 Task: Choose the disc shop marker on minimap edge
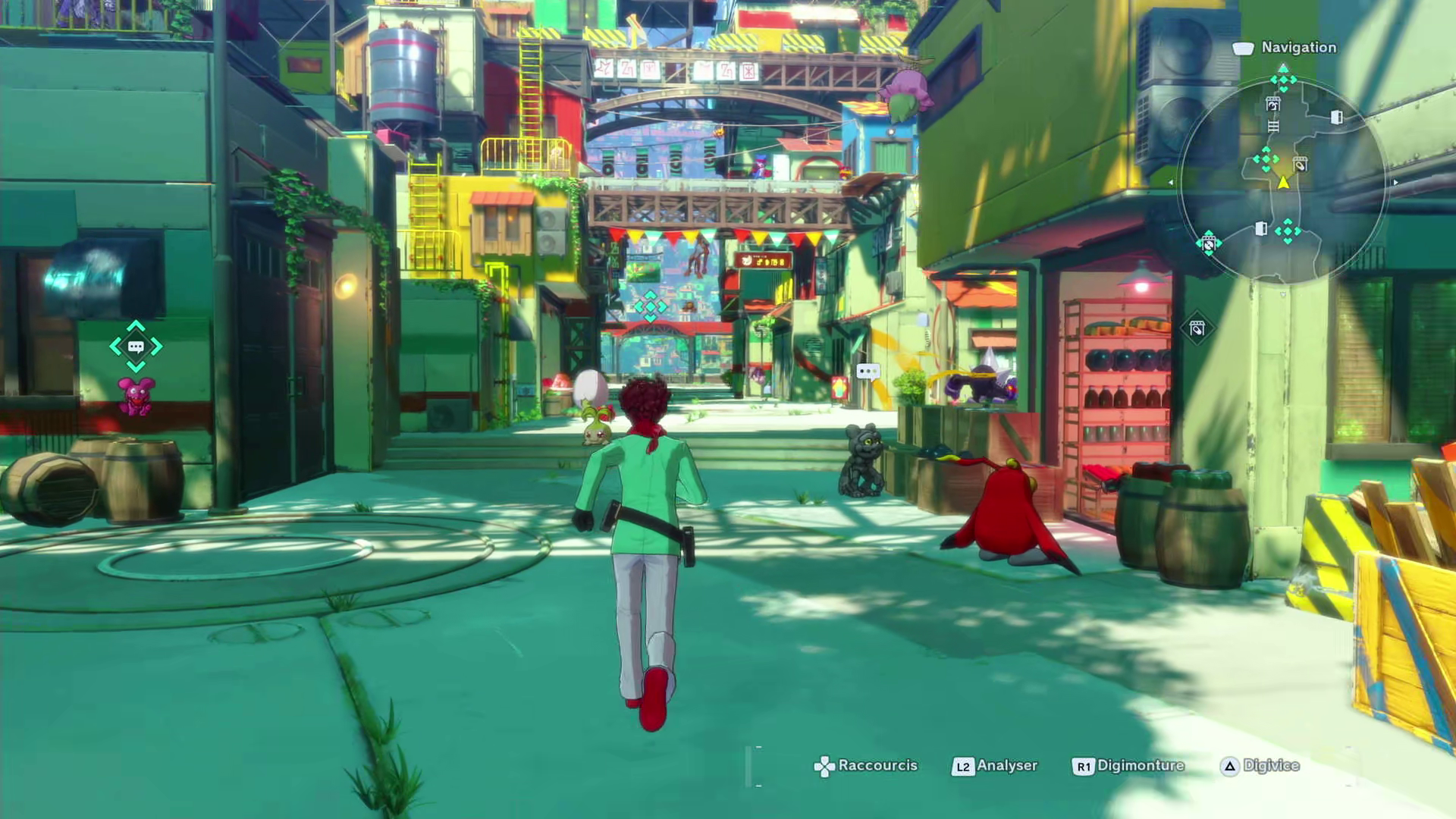coord(1208,244)
